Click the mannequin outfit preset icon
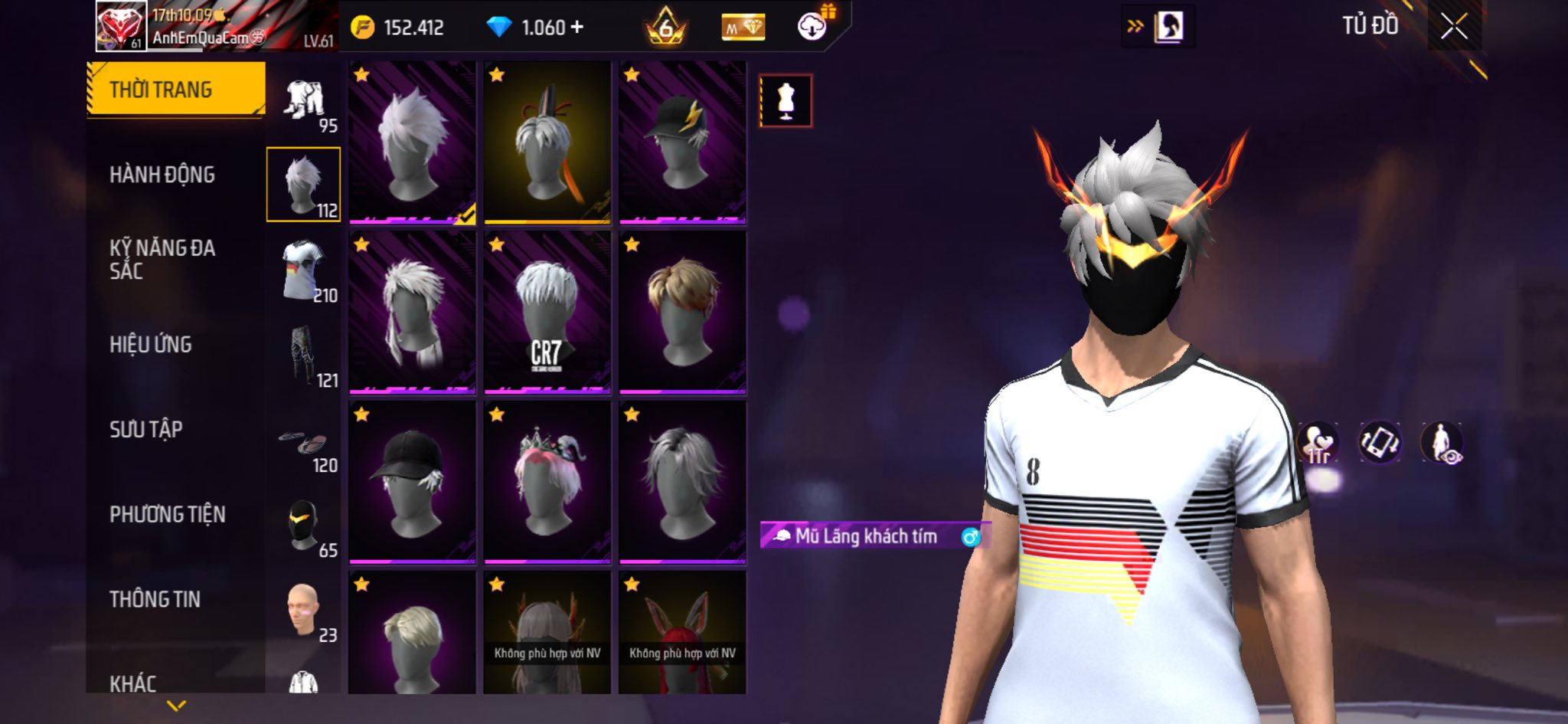 coord(786,101)
